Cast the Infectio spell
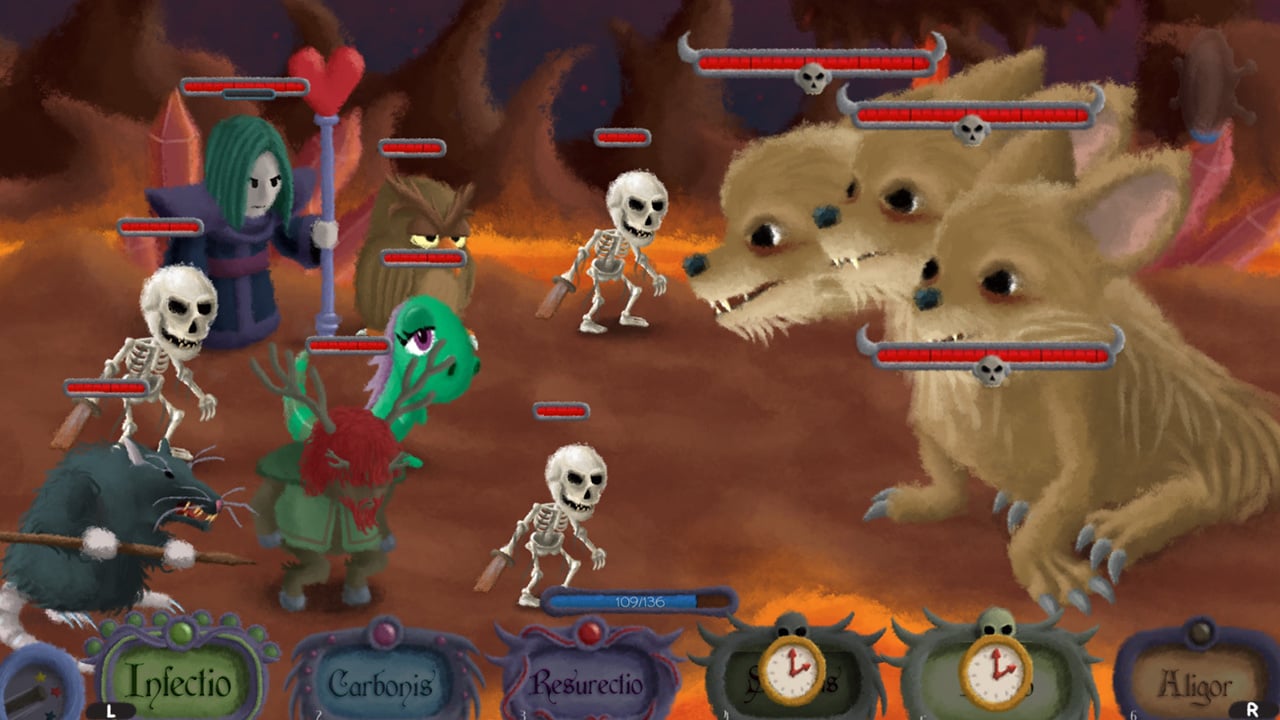1280x720 pixels. 180,682
